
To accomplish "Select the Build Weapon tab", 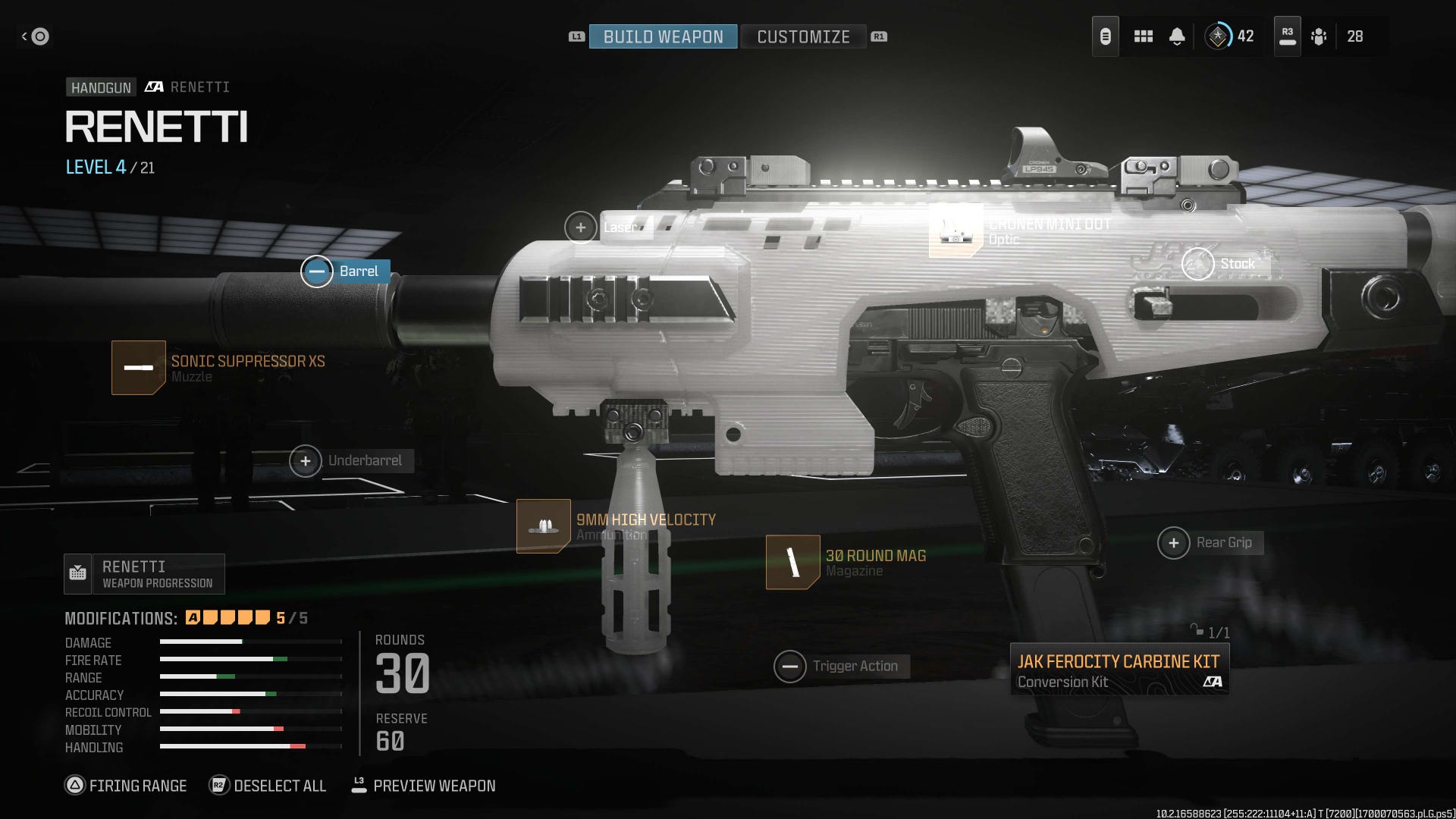I will tap(661, 36).
